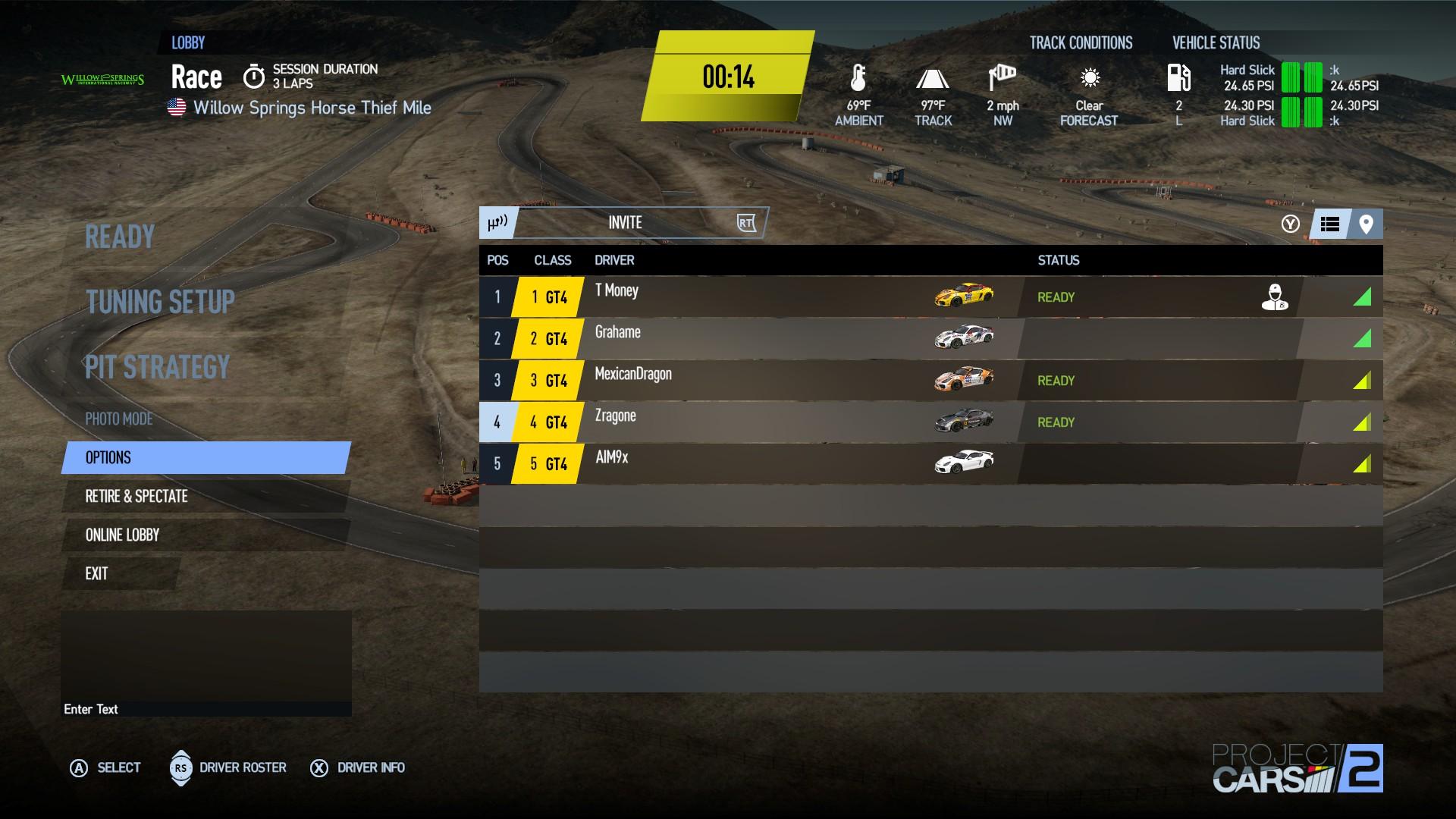Select driver Grahame's row

point(758,338)
